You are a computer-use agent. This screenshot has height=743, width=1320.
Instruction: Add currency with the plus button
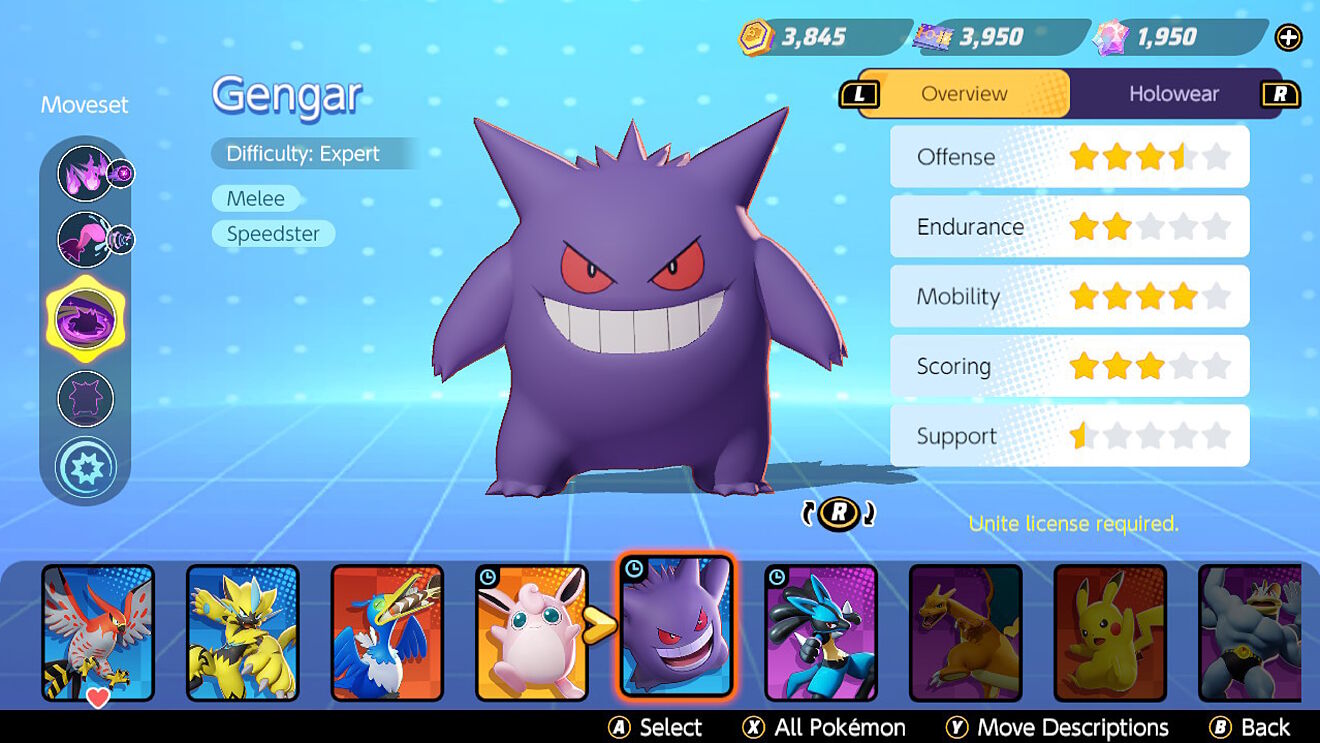(x=1288, y=38)
